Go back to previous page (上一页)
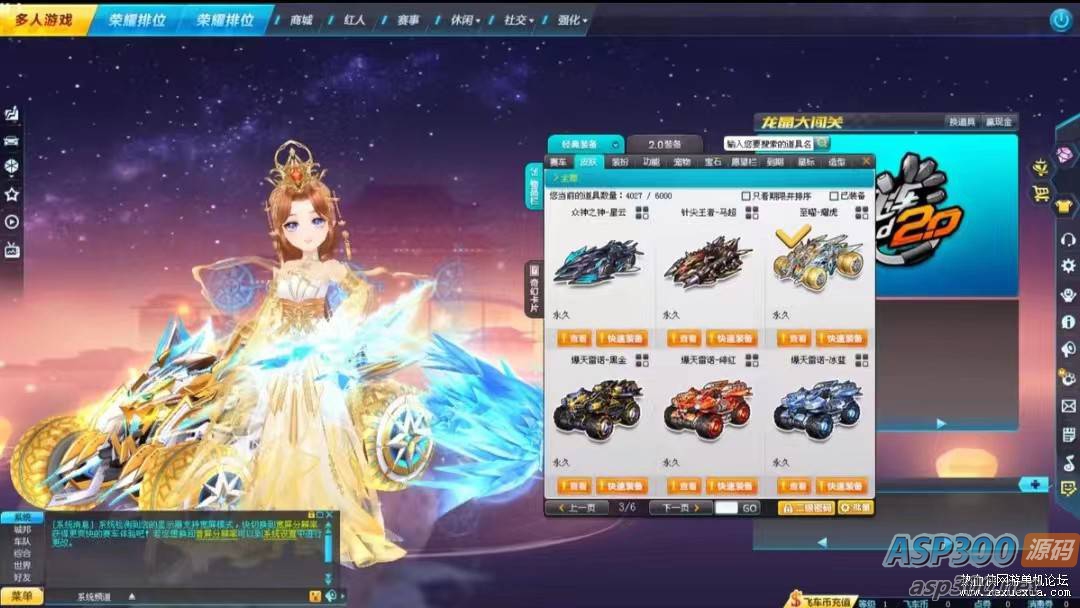The height and width of the screenshot is (608, 1080). pyautogui.click(x=574, y=508)
